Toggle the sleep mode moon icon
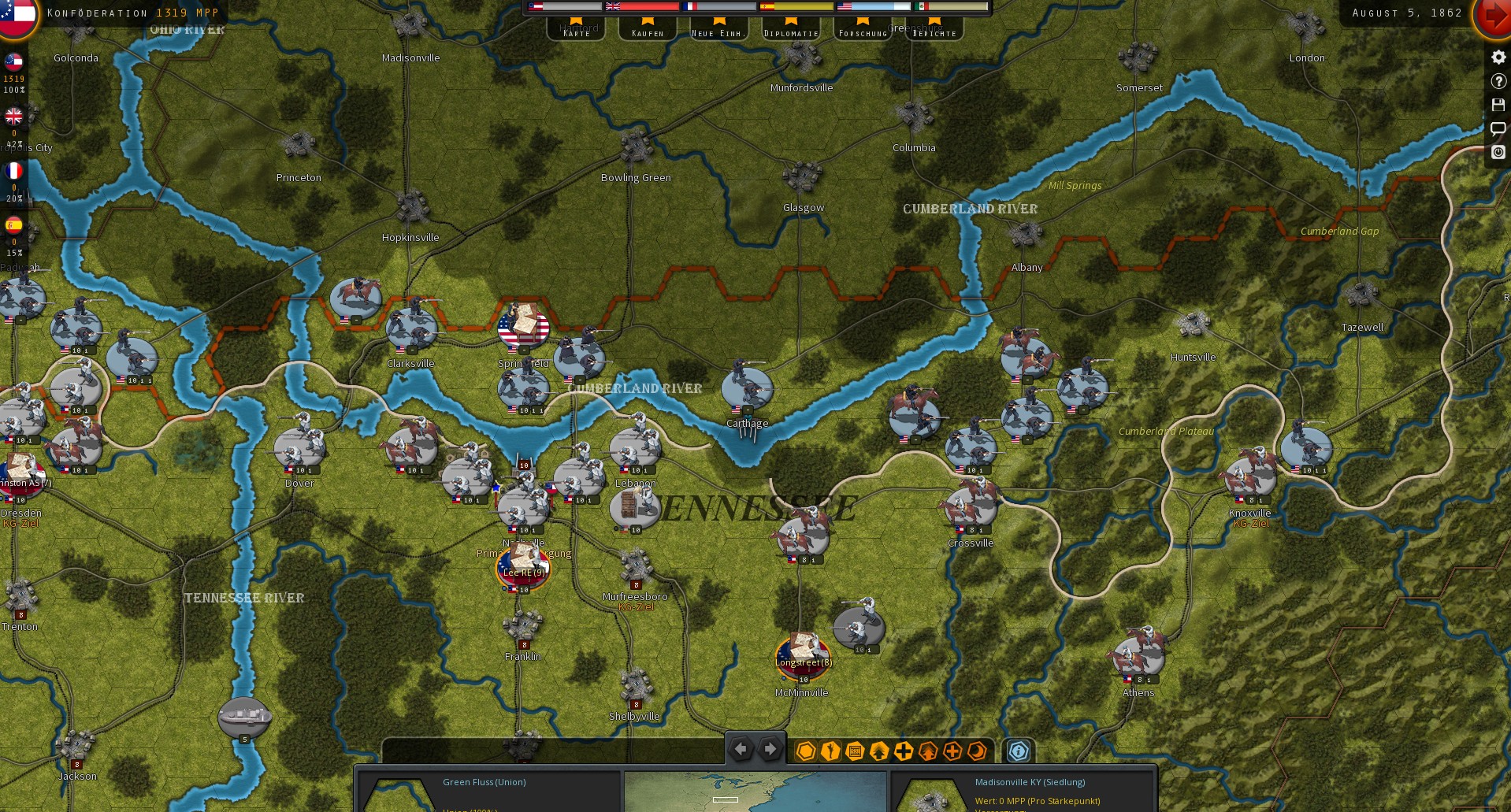1511x812 pixels. [977, 752]
